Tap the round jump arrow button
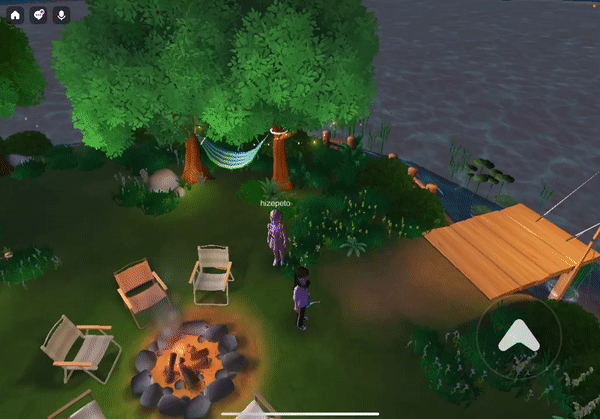The width and height of the screenshot is (600, 419). [x=519, y=337]
